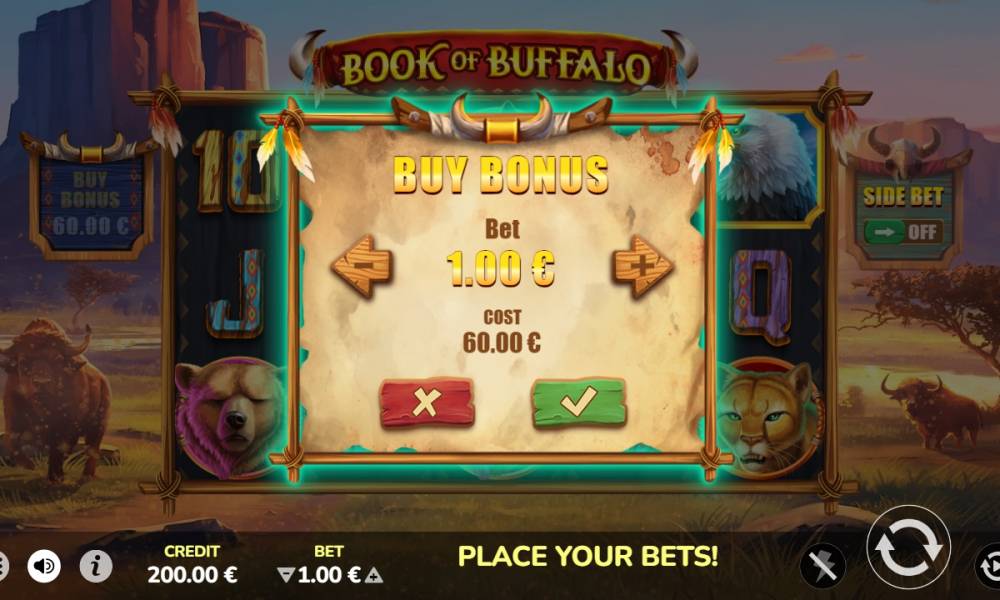Mute the sound with speaker icon

click(x=44, y=566)
